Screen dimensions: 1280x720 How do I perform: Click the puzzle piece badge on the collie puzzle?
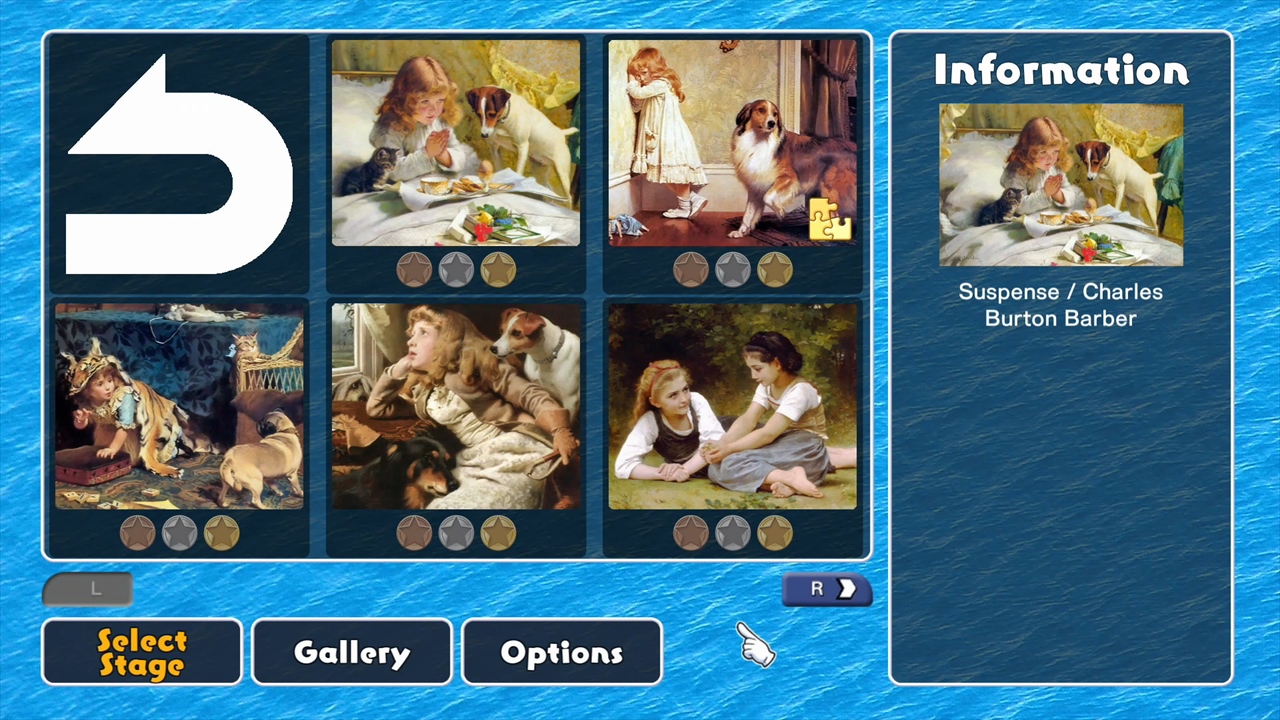coord(828,222)
